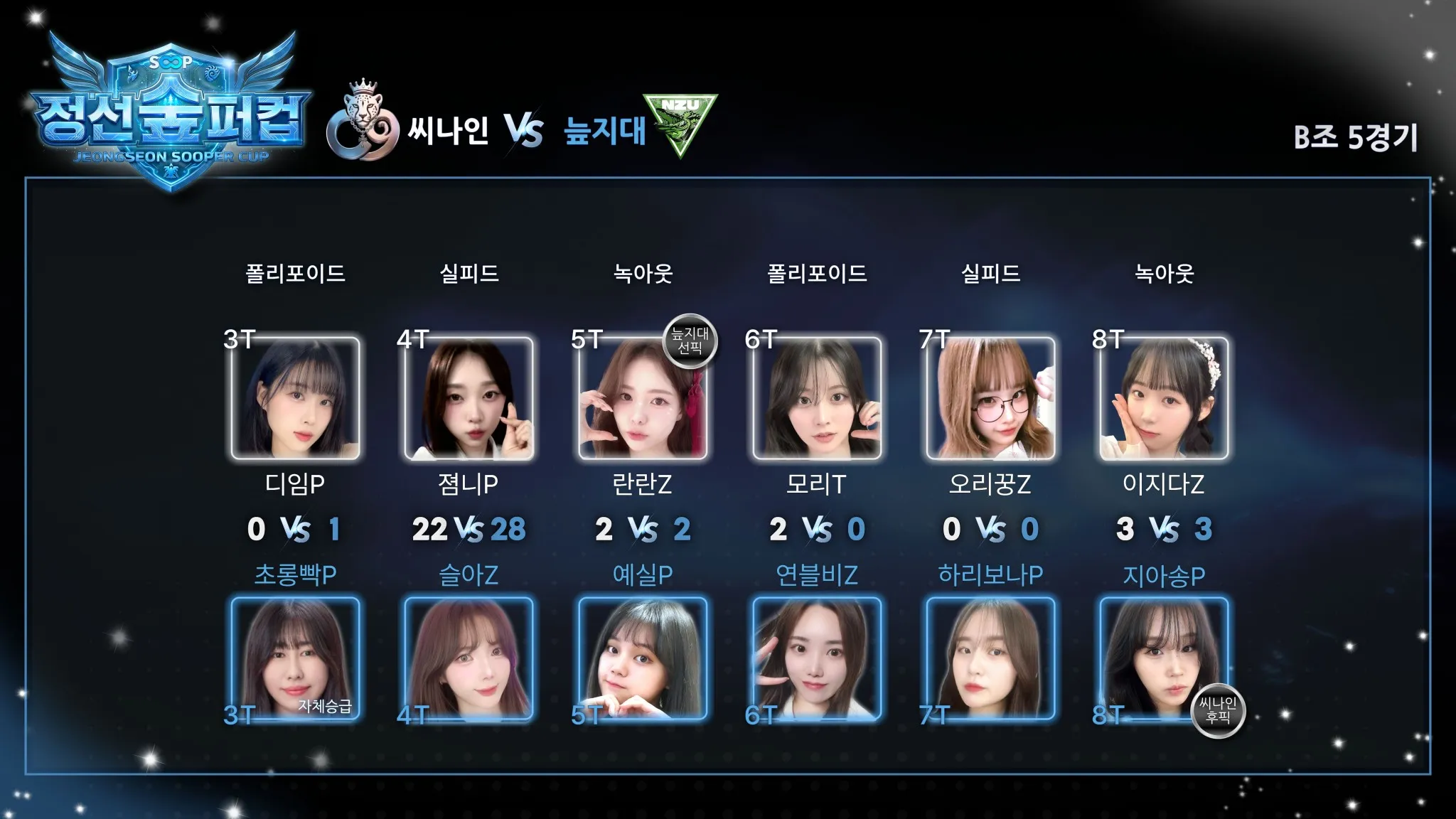Select the 오리꿍Z player portrait
The width and height of the screenshot is (1456, 819).
coord(990,398)
